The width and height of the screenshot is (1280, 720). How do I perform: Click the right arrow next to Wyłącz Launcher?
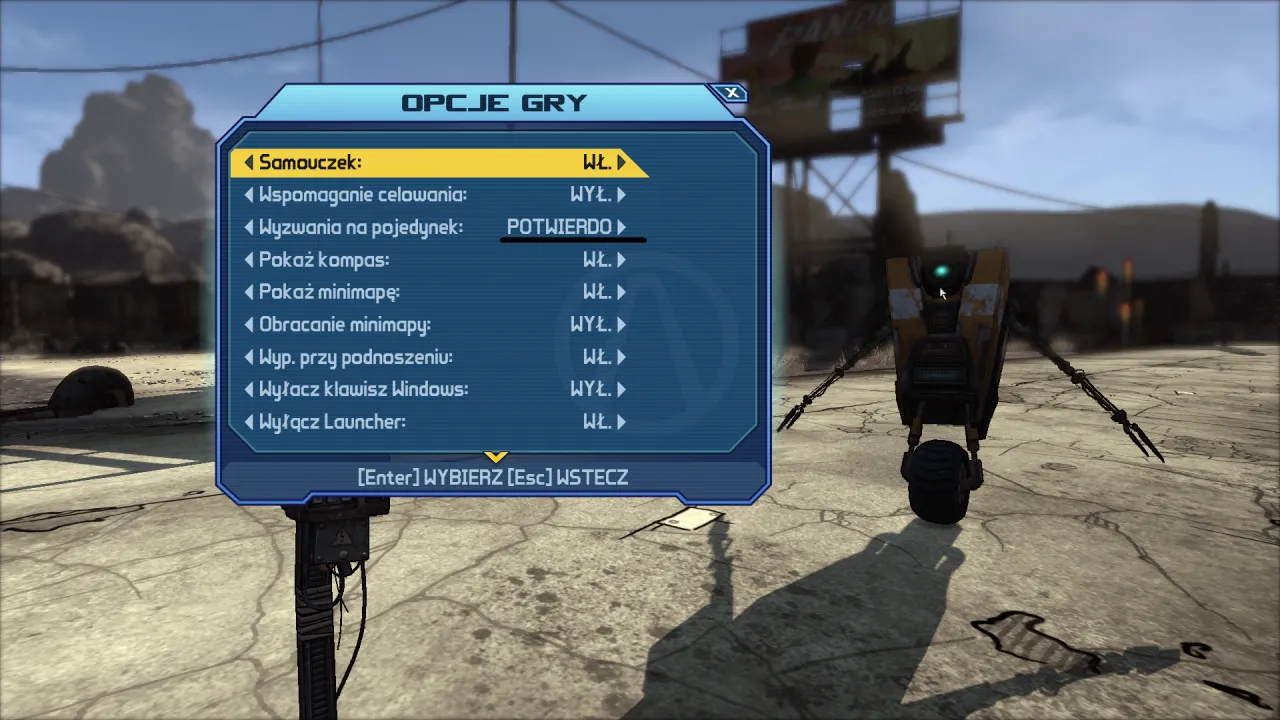click(622, 422)
